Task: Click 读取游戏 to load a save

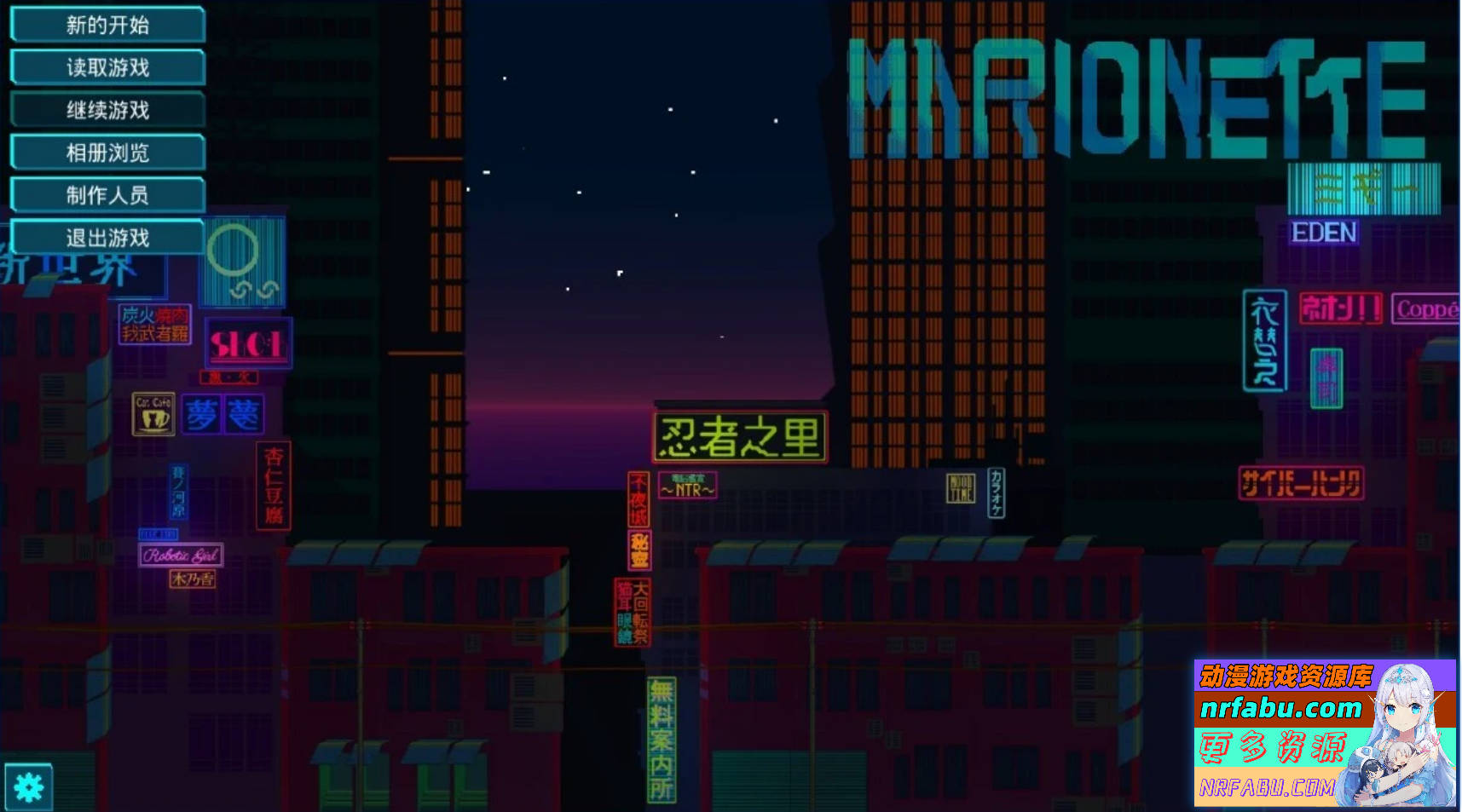Action: [107, 67]
